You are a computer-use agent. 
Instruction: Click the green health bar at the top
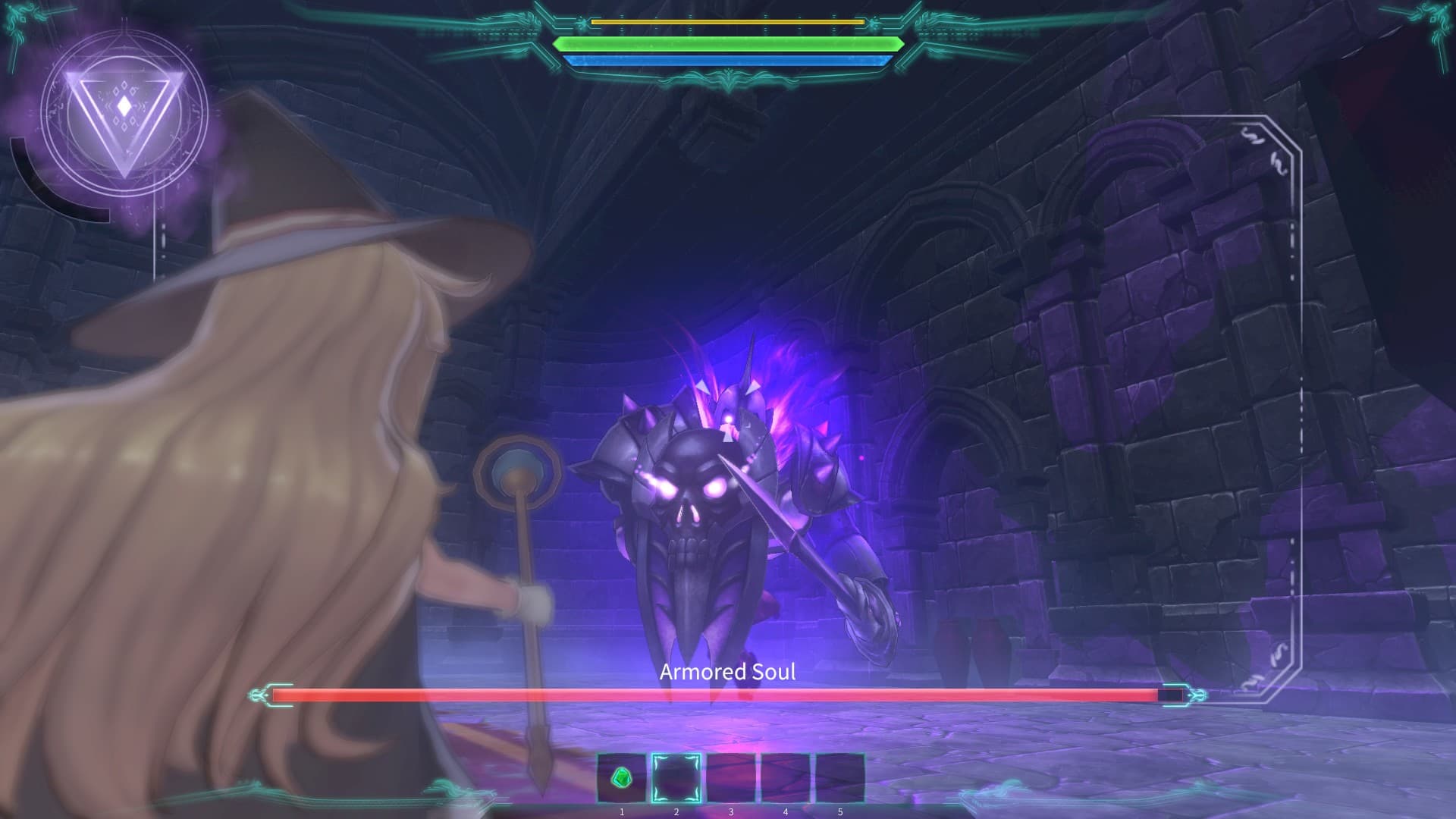728,44
